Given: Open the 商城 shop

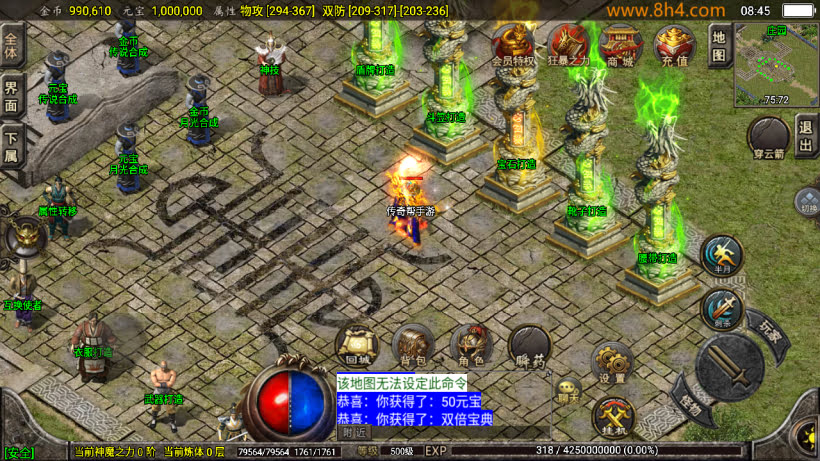Looking at the screenshot, I should tap(622, 44).
